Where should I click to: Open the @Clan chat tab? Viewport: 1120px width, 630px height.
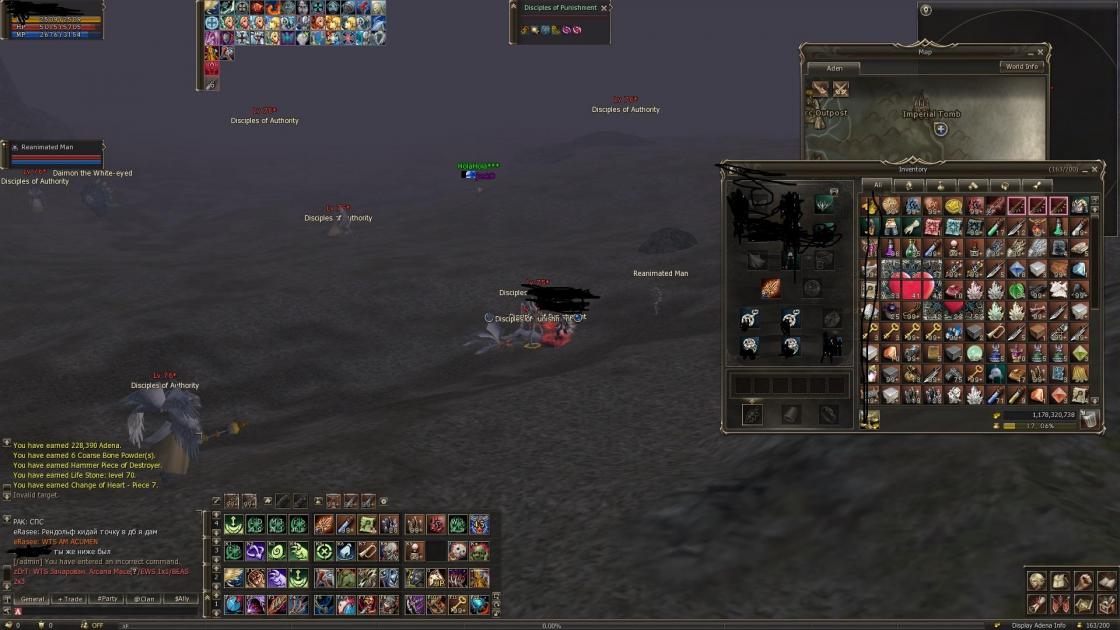[146, 599]
